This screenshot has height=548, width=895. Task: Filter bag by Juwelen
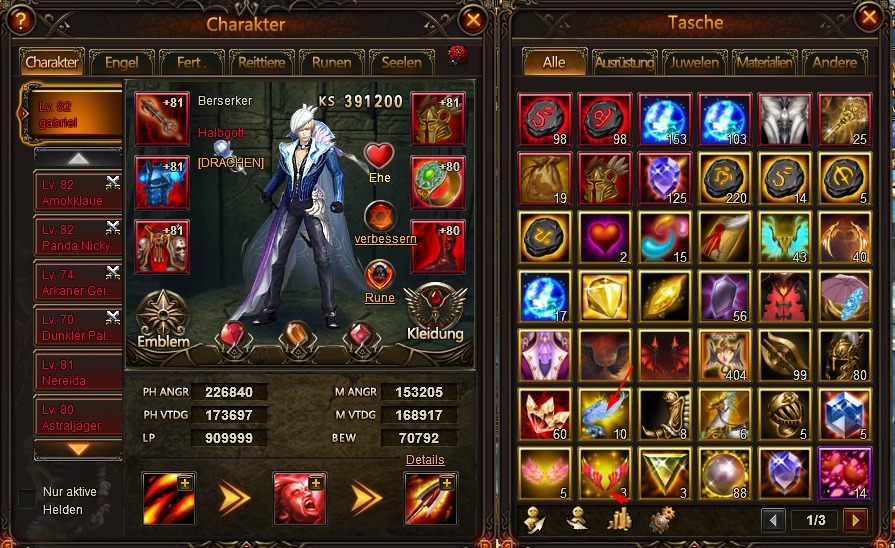coord(694,62)
